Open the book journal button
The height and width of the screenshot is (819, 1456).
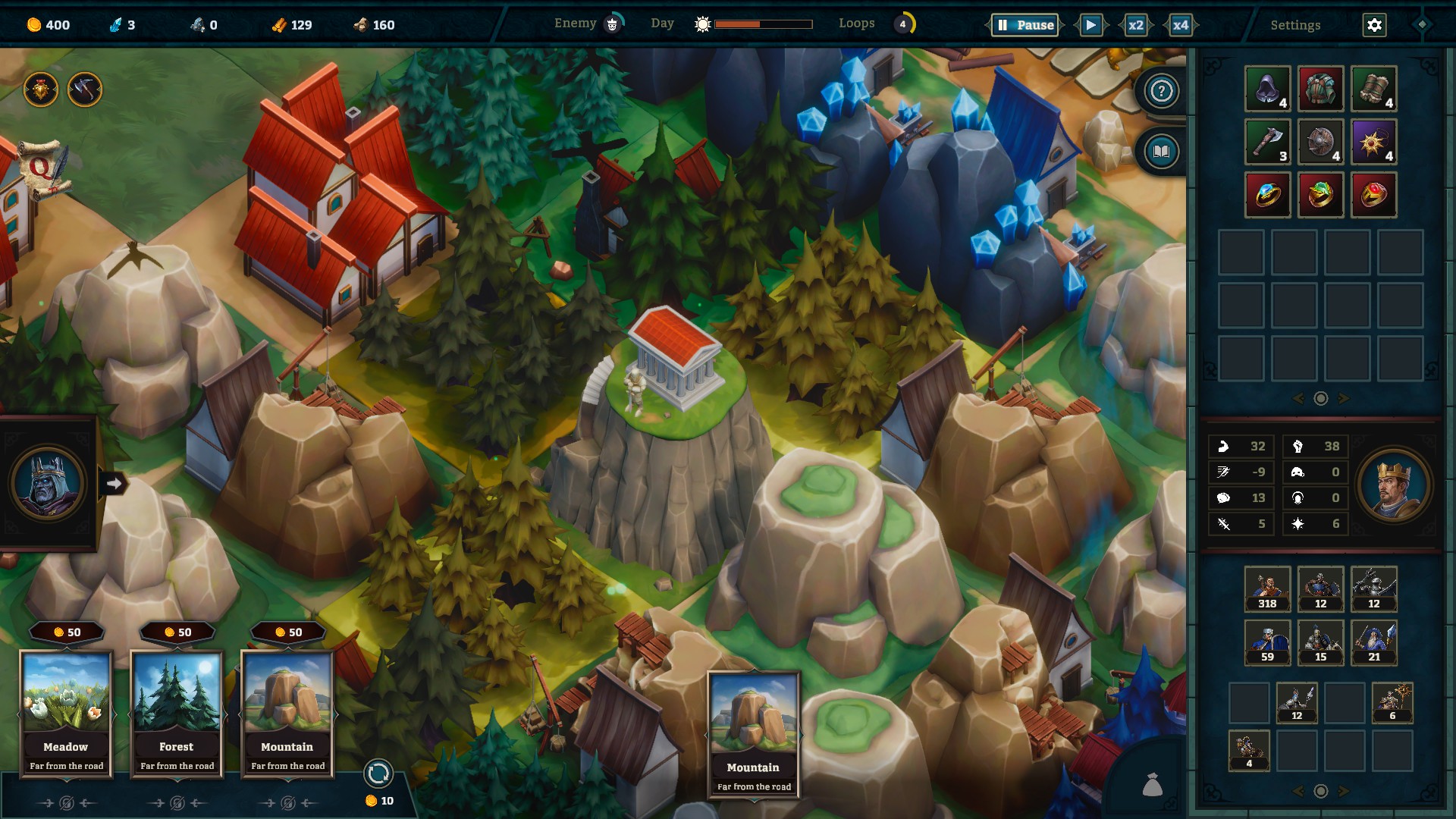pos(1161,152)
